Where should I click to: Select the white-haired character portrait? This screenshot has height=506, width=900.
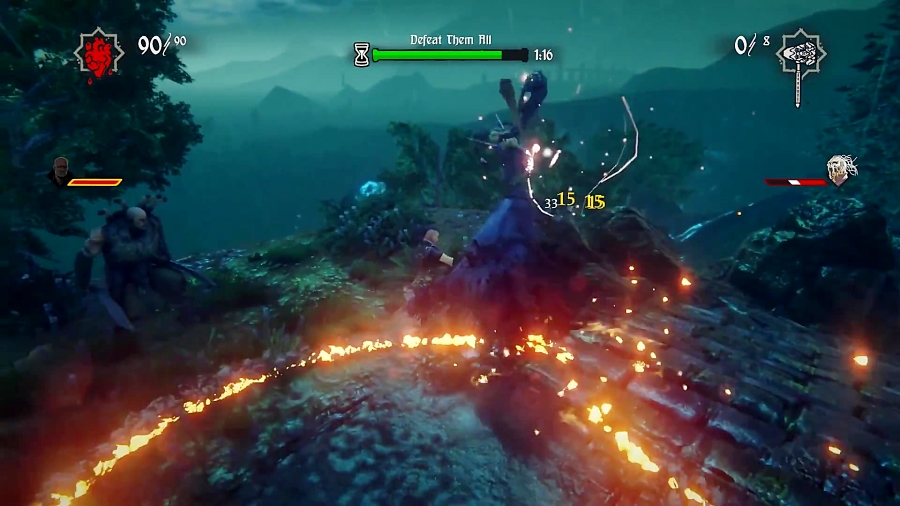tap(842, 171)
